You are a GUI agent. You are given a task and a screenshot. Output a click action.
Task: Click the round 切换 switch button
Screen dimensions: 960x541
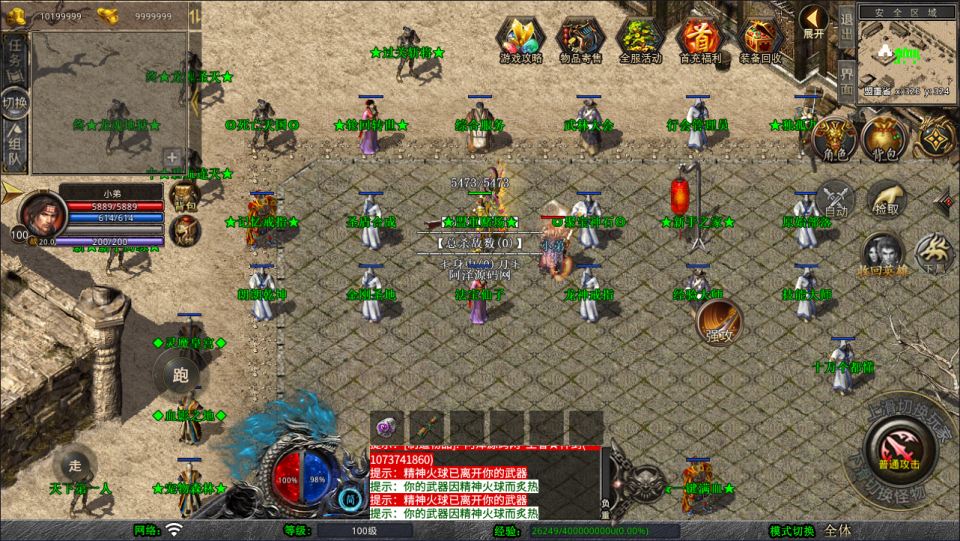click(x=15, y=102)
